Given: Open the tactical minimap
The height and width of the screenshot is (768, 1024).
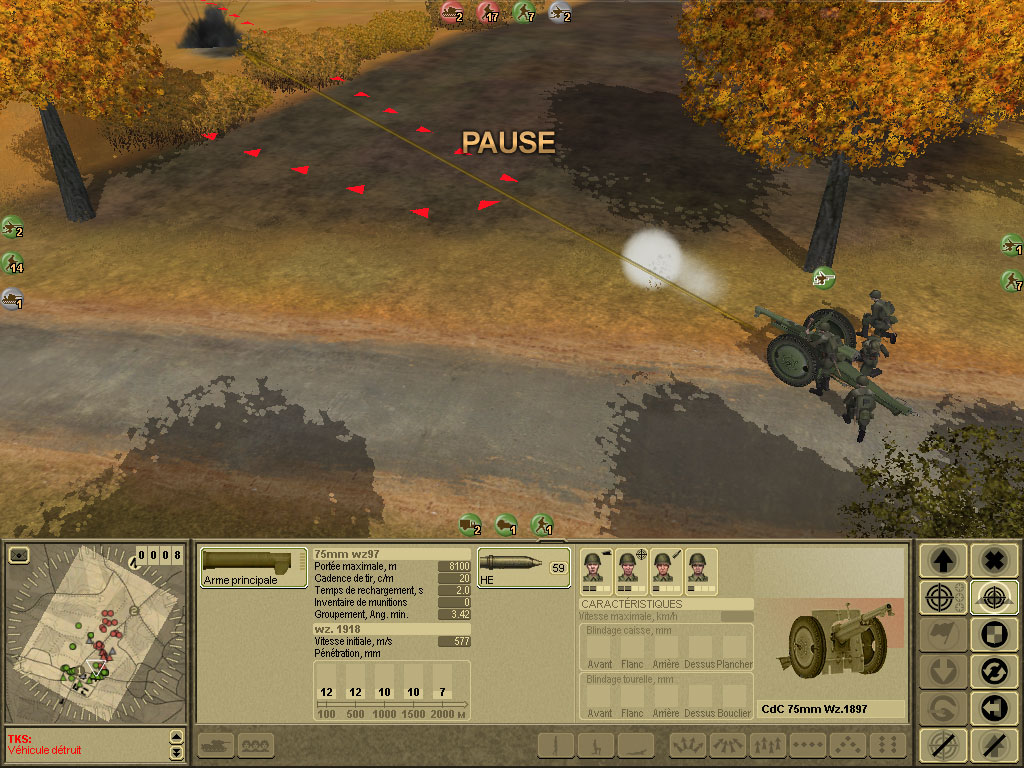Looking at the screenshot, I should [x=95, y=640].
